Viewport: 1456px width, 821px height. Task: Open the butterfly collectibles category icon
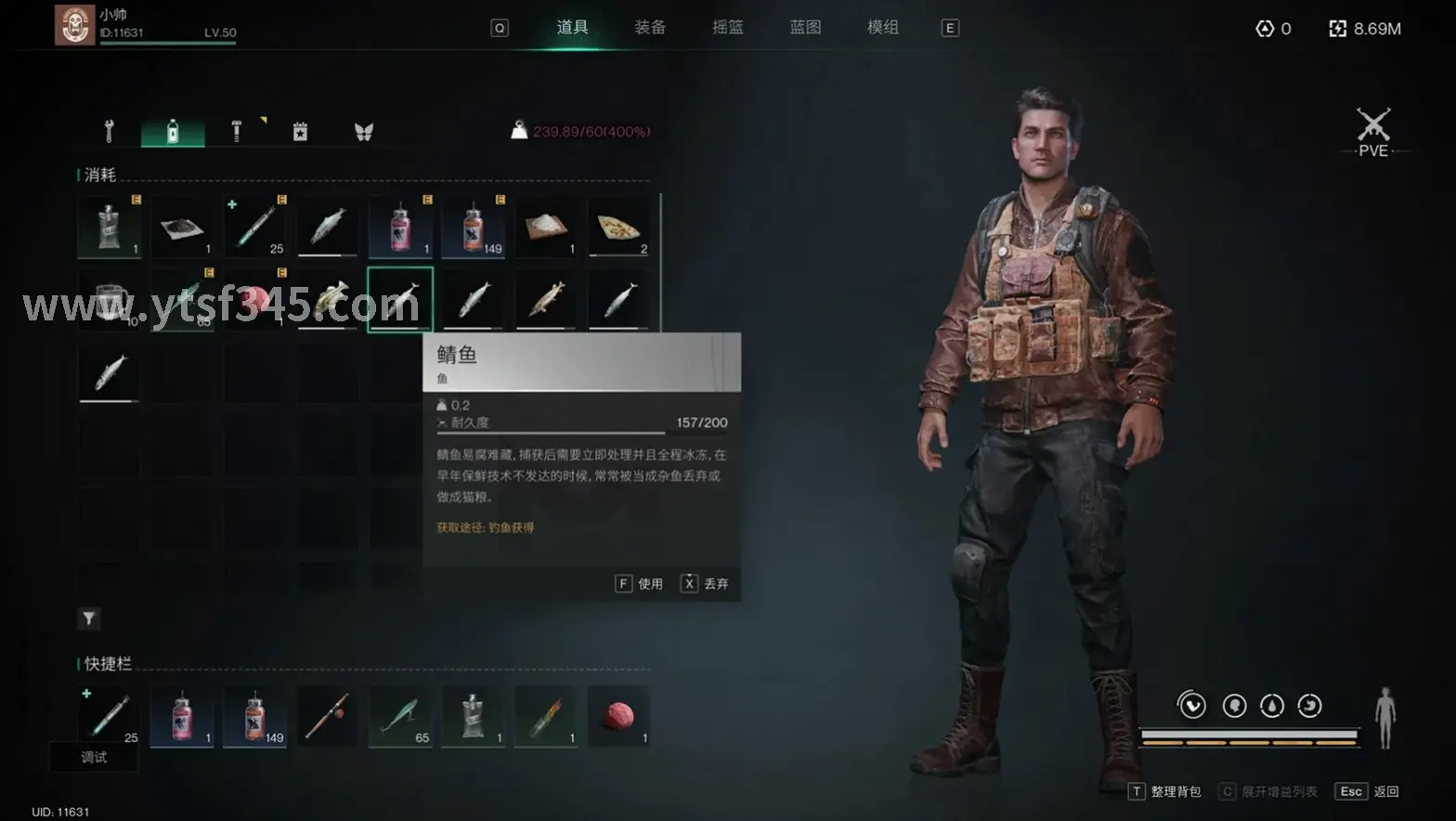click(363, 130)
